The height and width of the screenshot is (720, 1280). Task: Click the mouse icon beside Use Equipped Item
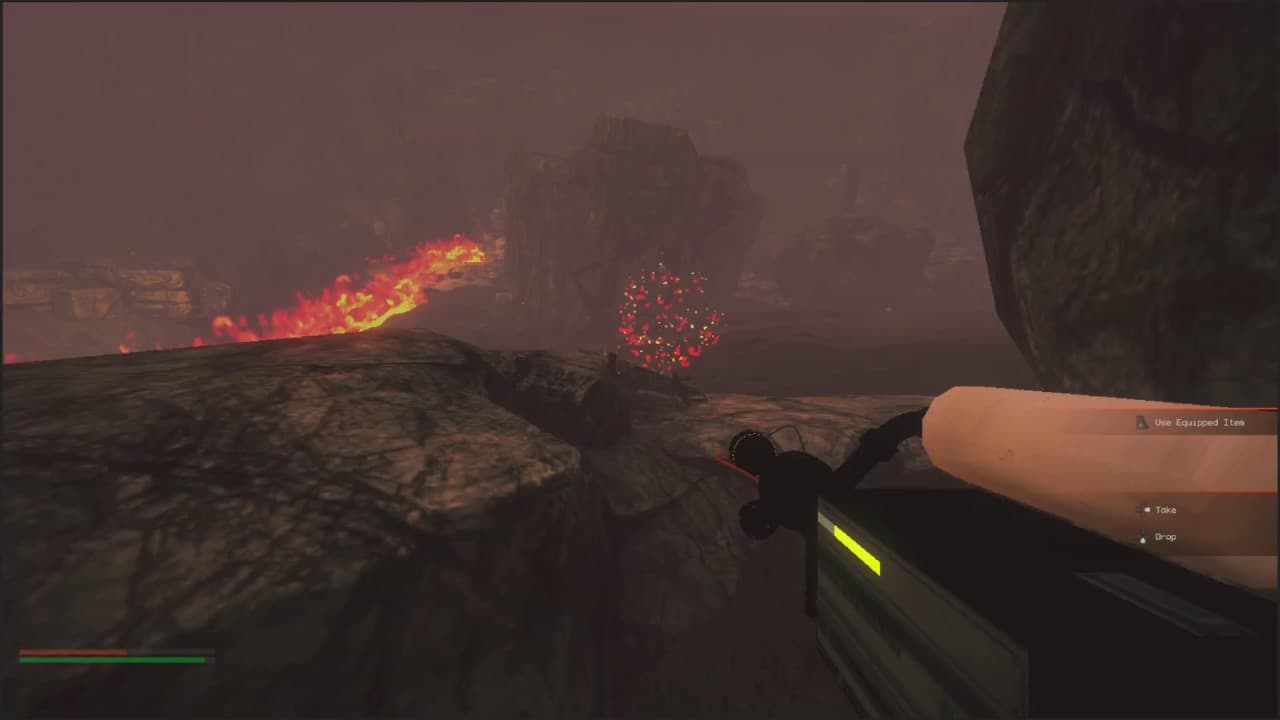1142,422
